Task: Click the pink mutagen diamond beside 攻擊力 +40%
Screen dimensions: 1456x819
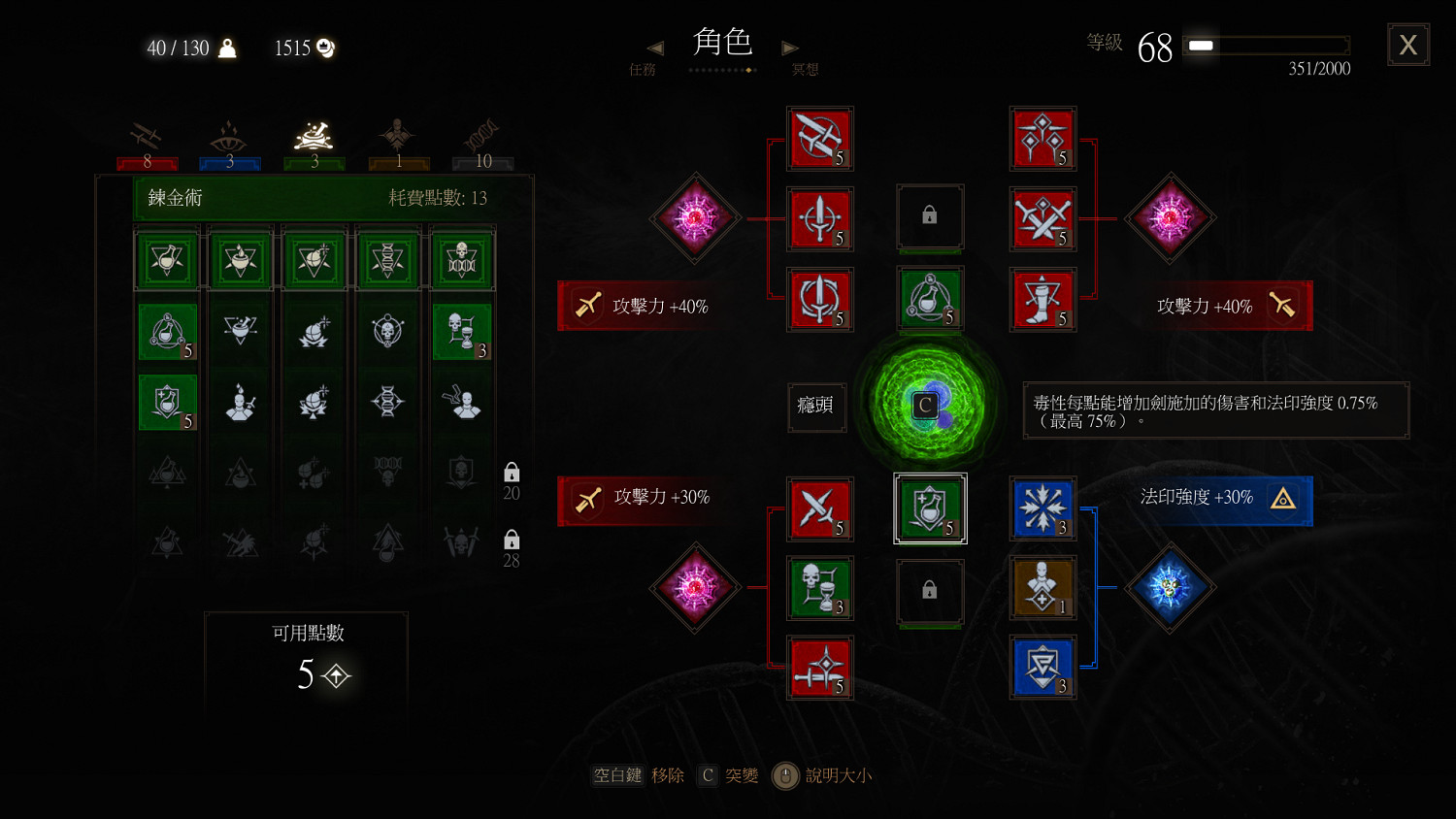Action: coord(1170,218)
